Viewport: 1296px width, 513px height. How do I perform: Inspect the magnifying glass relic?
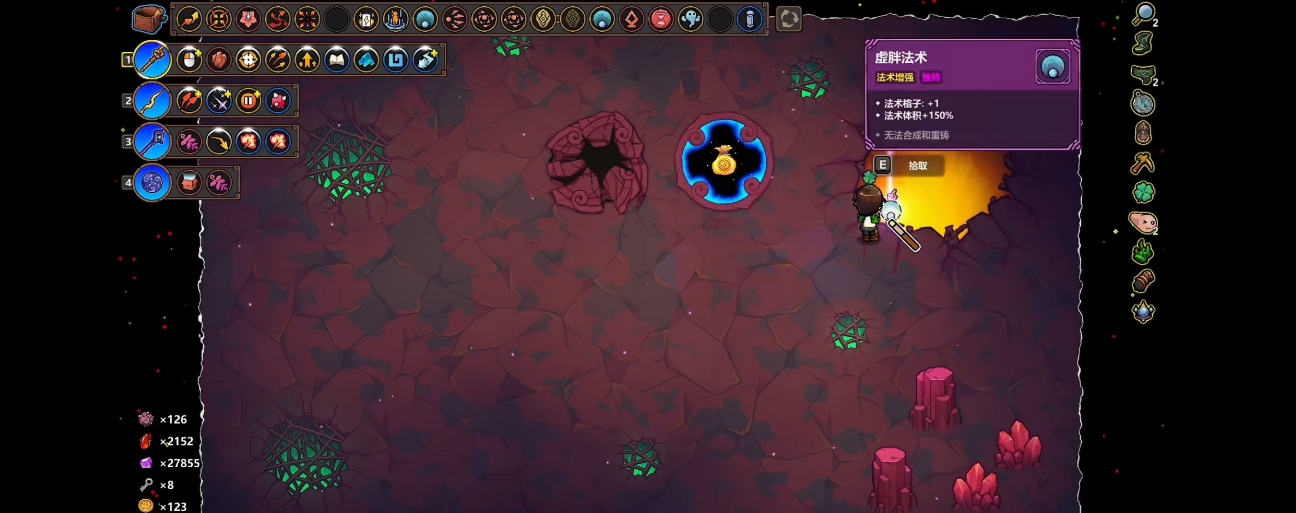(1143, 14)
